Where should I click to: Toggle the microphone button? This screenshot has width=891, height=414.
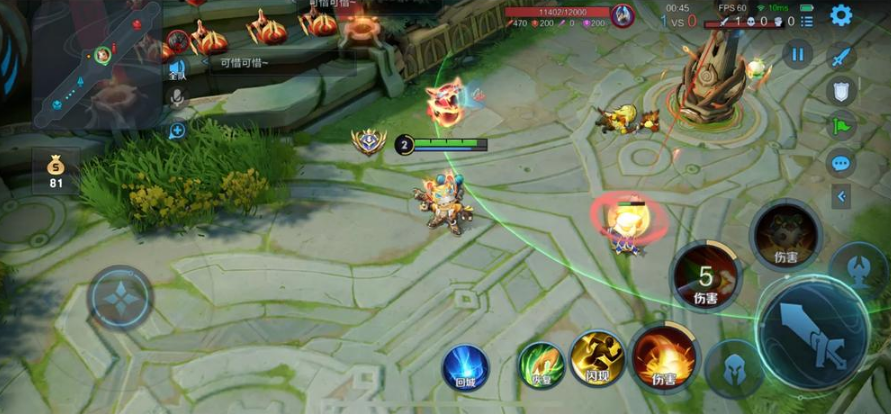(x=178, y=98)
